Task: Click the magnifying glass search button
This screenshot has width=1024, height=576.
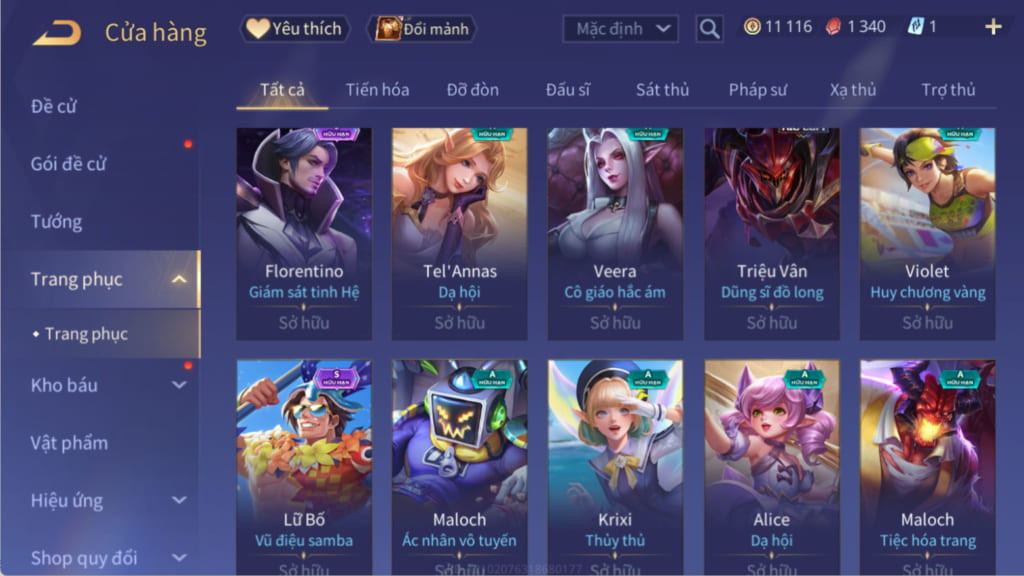Action: coord(709,29)
